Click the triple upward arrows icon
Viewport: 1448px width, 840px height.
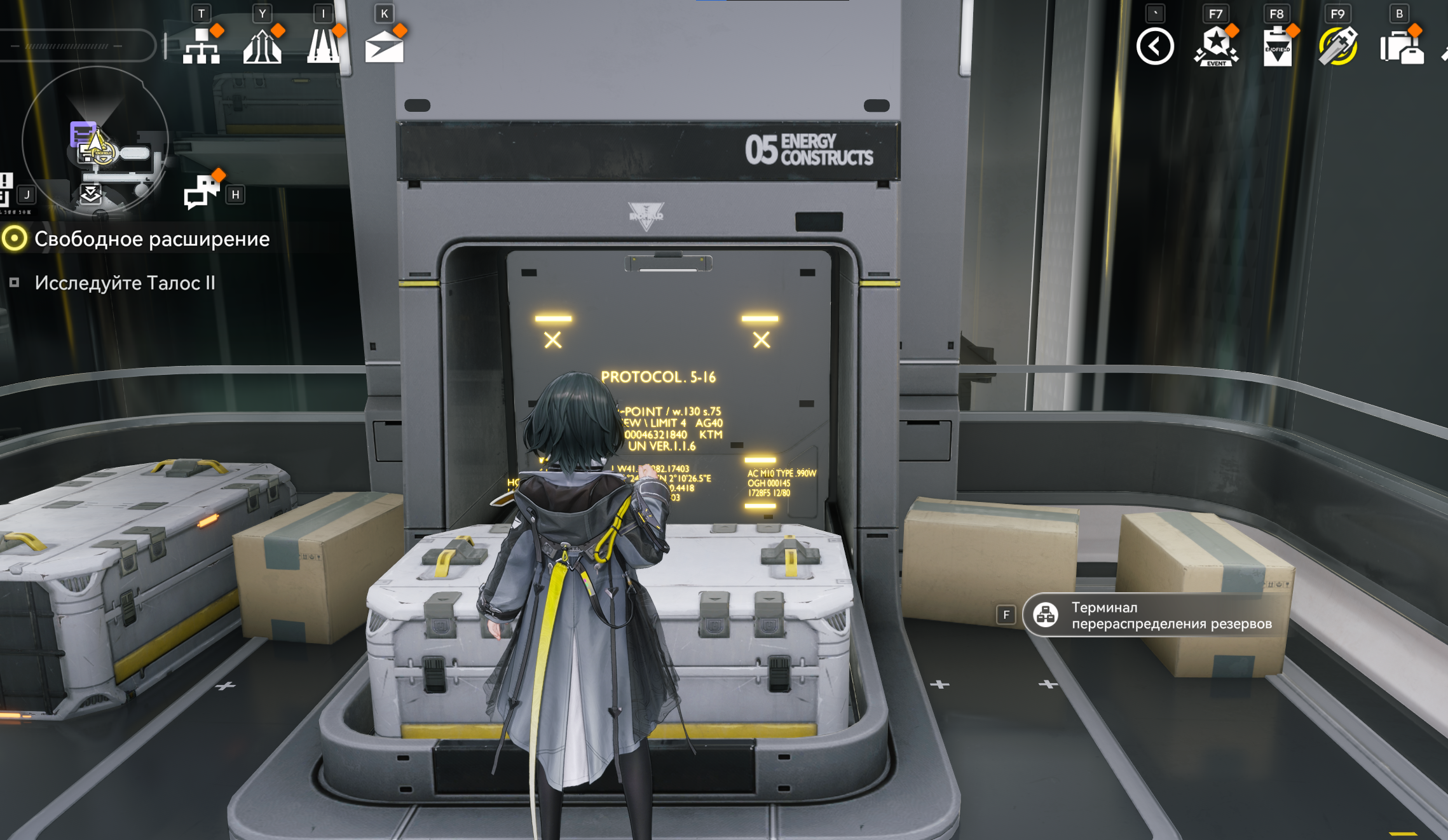[x=262, y=46]
